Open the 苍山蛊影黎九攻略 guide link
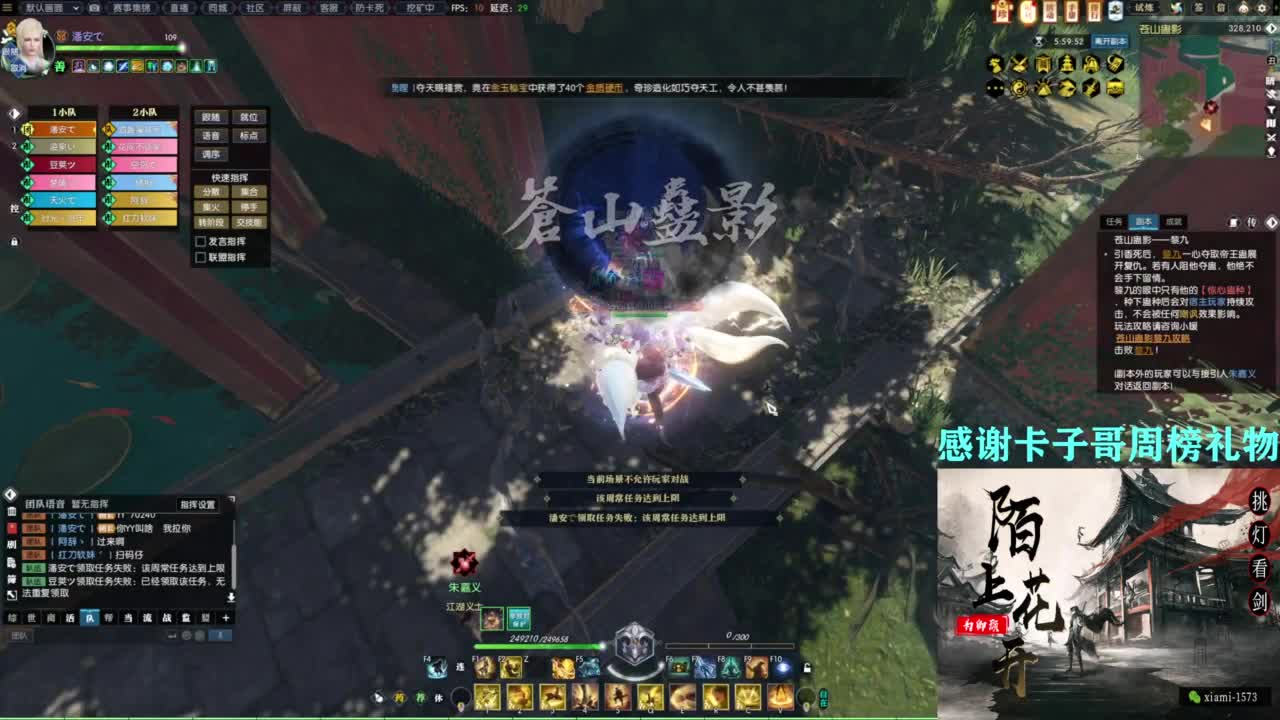 pyautogui.click(x=1153, y=339)
